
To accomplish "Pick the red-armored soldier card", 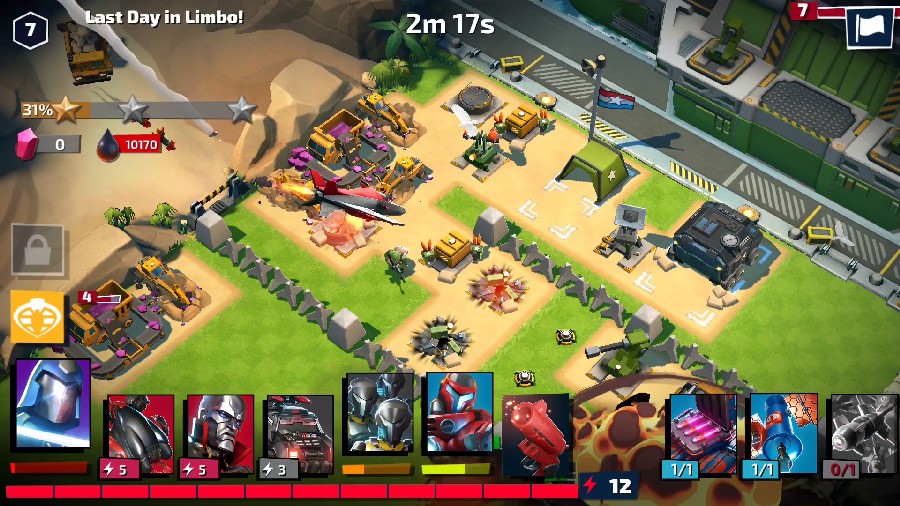I will click(x=459, y=412).
